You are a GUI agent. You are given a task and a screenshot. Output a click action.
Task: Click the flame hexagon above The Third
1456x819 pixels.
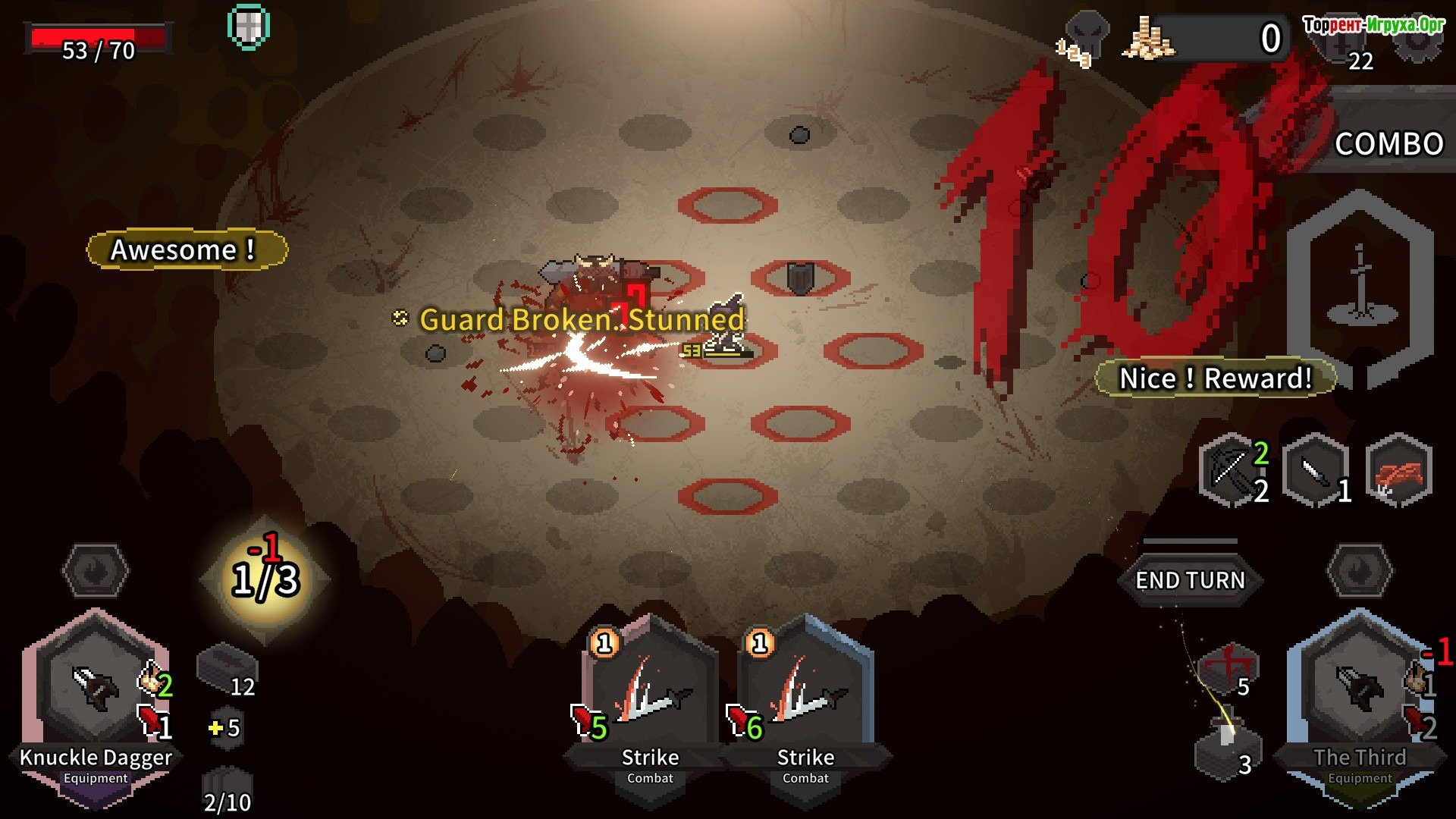pyautogui.click(x=1360, y=570)
